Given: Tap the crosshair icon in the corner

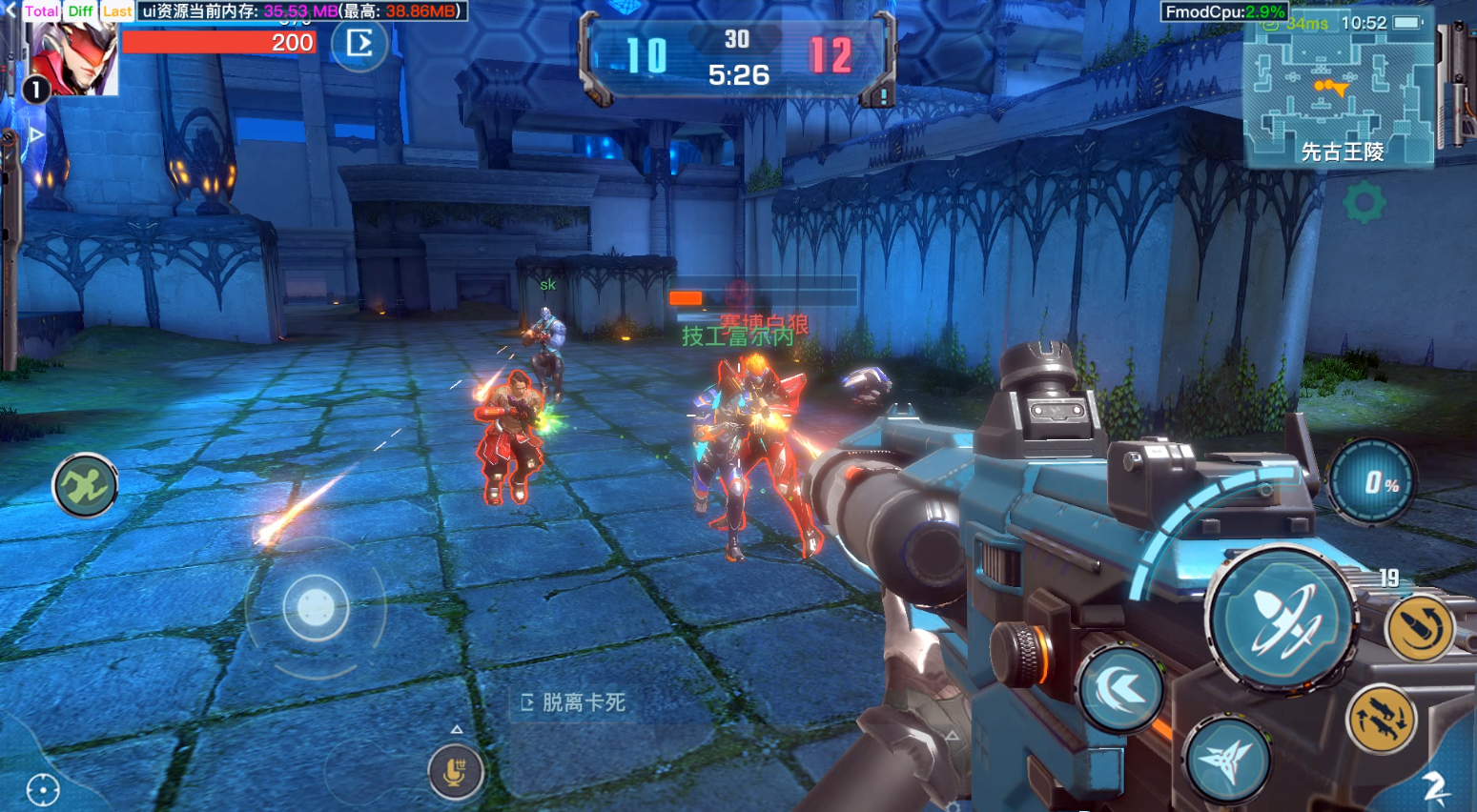Looking at the screenshot, I should coord(43,789).
